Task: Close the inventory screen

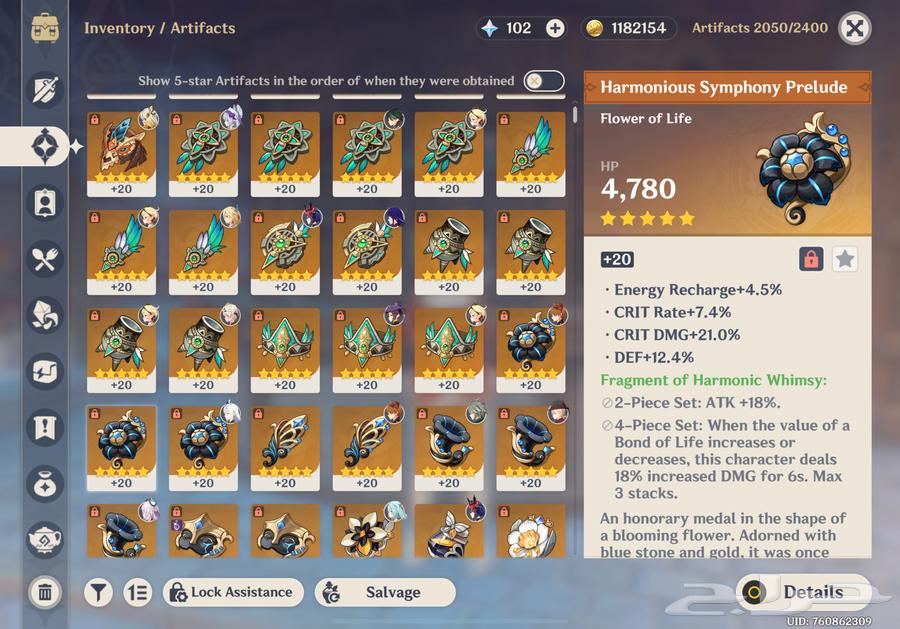Action: 853,28
